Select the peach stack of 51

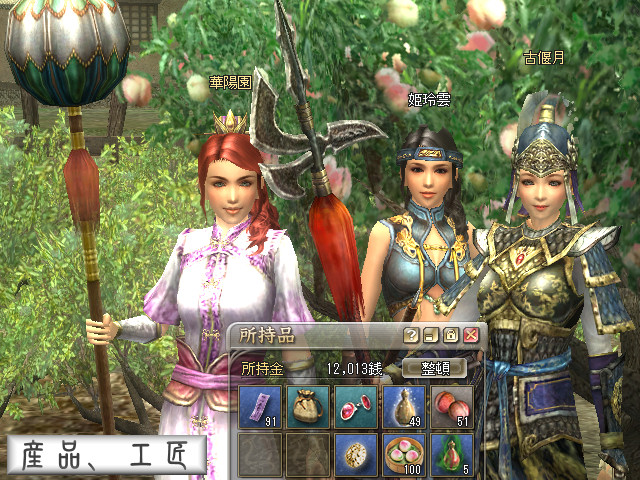click(452, 407)
